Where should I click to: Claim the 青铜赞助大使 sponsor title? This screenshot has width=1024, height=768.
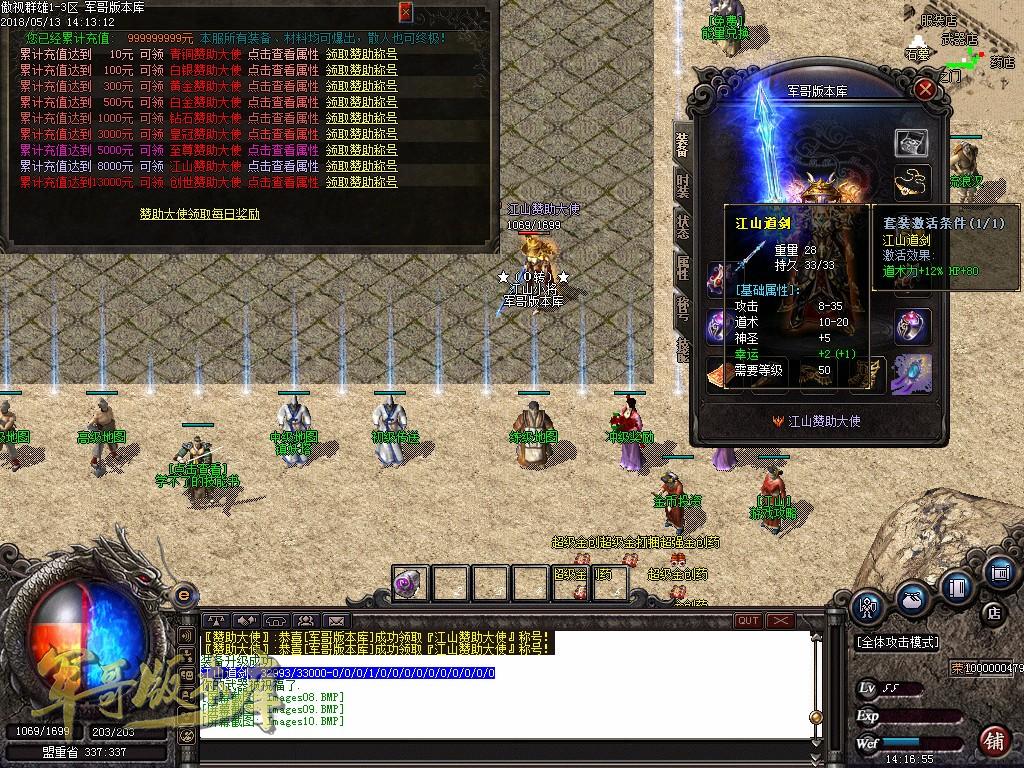361,55
